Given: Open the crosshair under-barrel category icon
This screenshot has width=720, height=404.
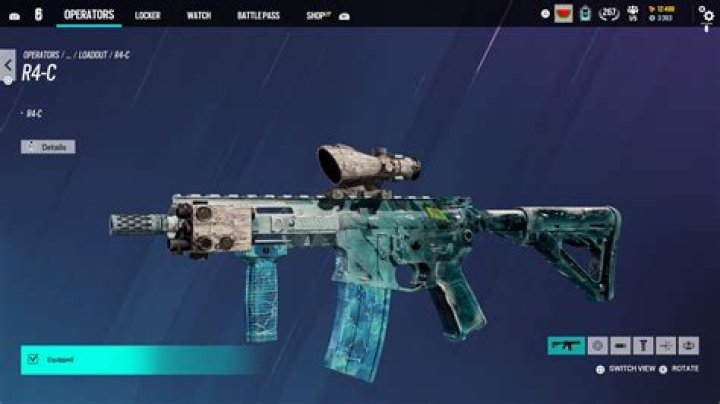Looking at the screenshot, I should pyautogui.click(x=666, y=345).
